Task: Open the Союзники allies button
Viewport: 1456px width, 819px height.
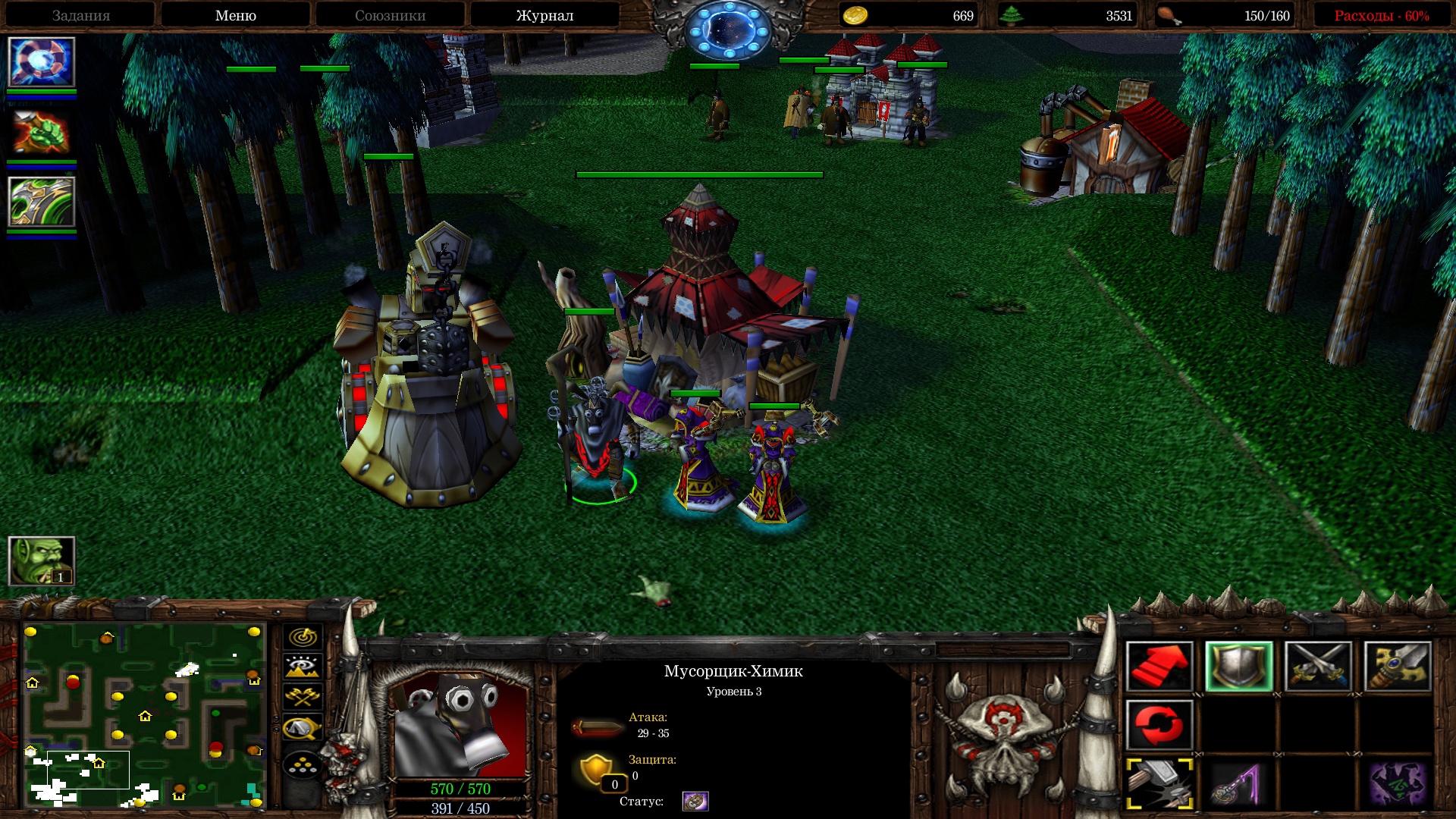Action: click(x=390, y=16)
